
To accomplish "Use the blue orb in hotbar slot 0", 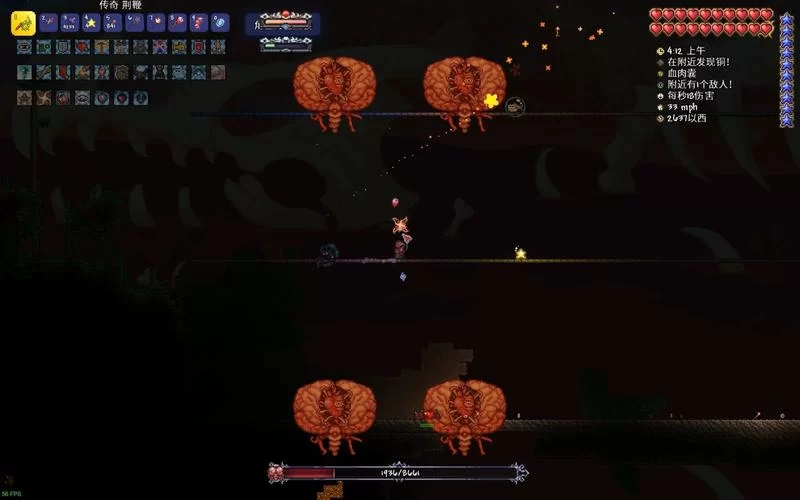I will (220, 22).
